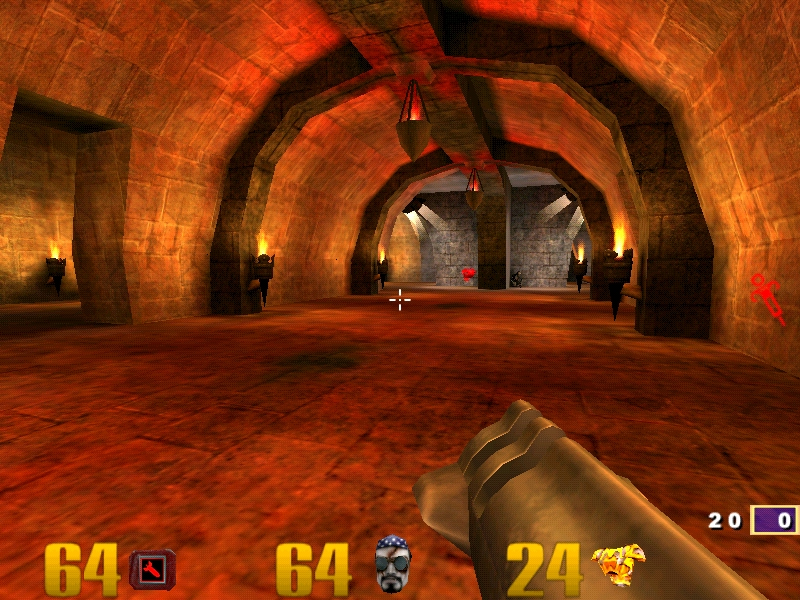Click the yellow armor shard icon
The width and height of the screenshot is (800, 600).
click(x=618, y=567)
